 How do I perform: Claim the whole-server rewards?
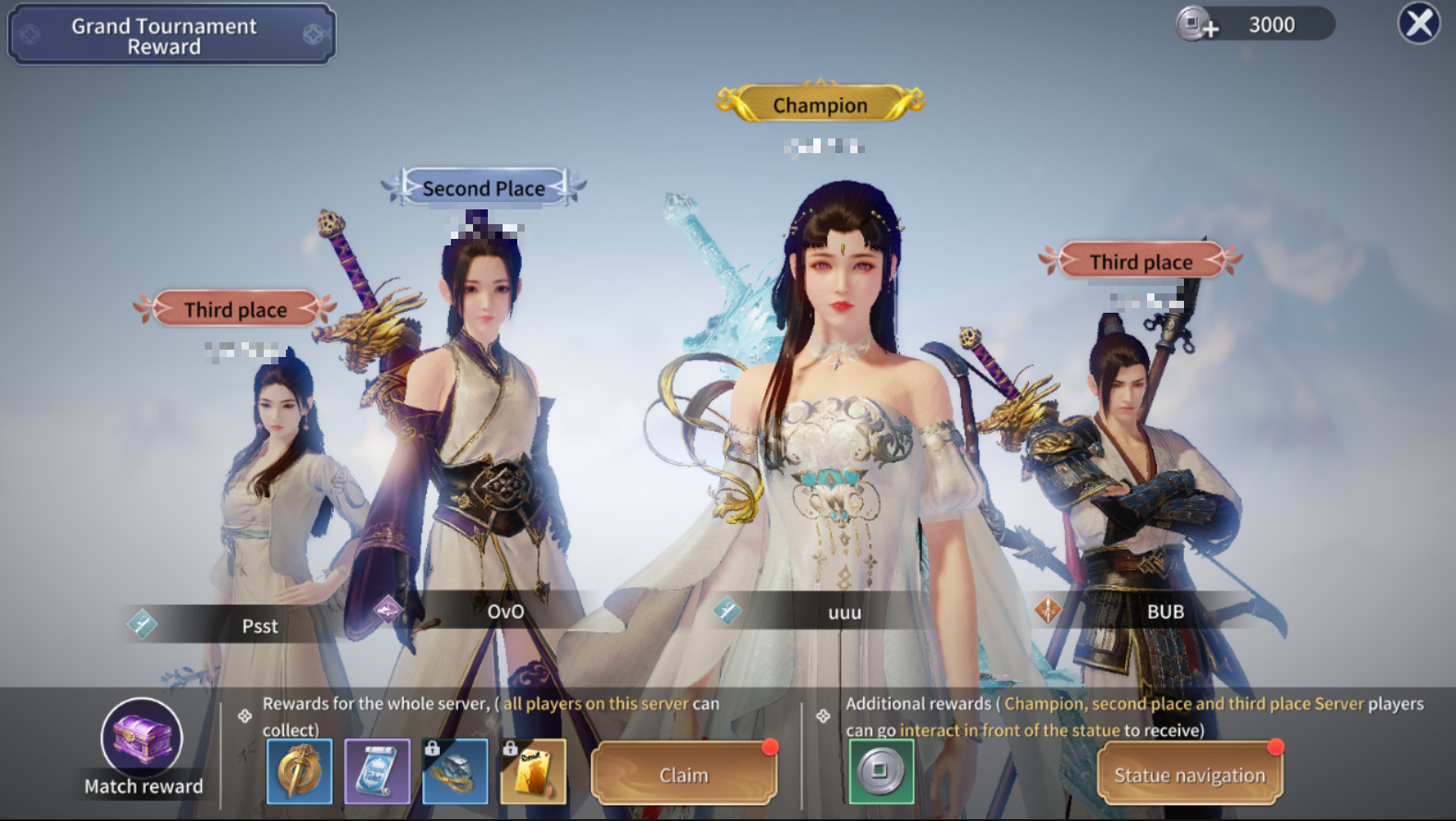683,775
